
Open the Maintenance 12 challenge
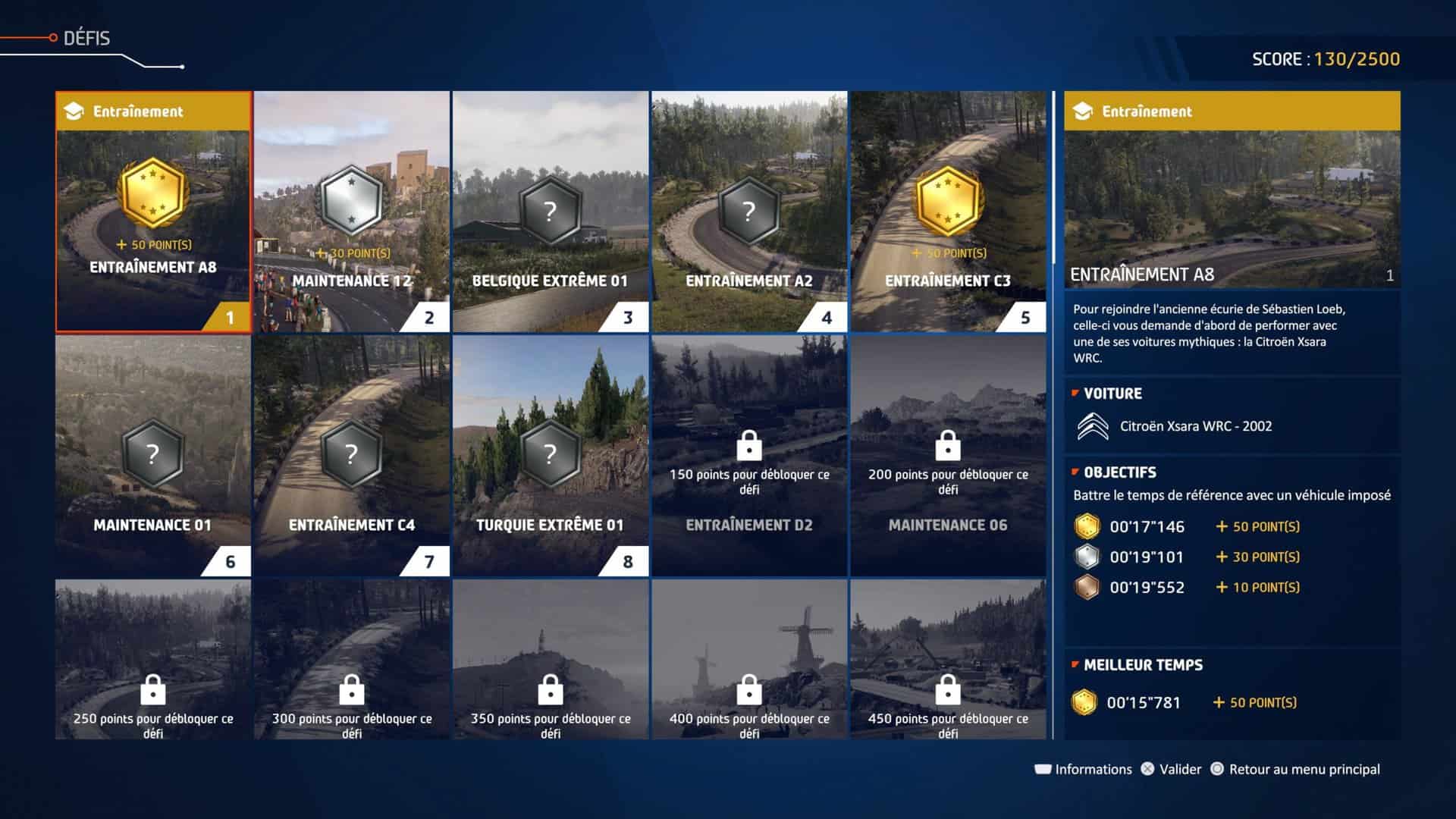tap(352, 212)
